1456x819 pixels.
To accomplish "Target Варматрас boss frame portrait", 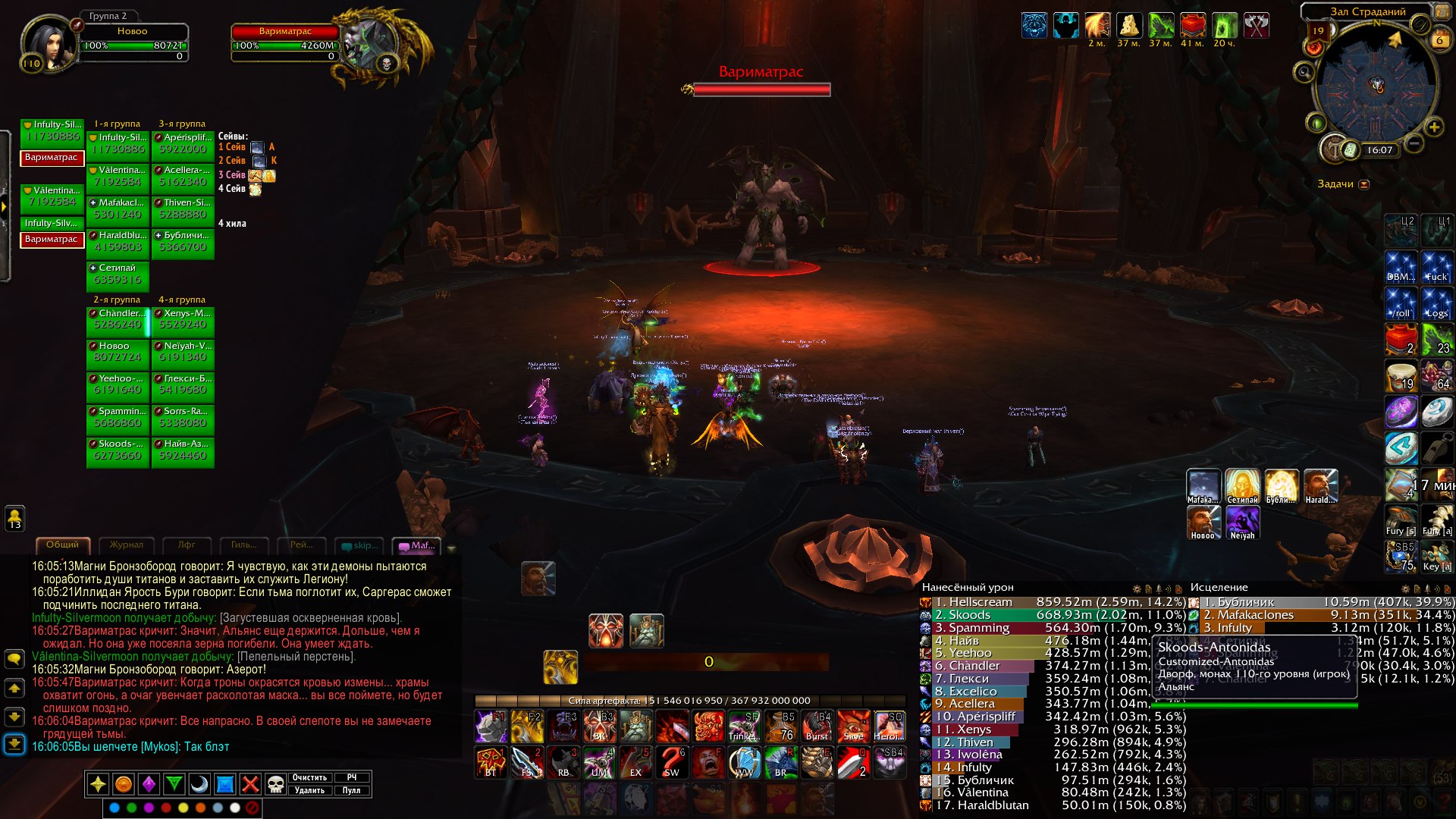I will click(x=369, y=44).
